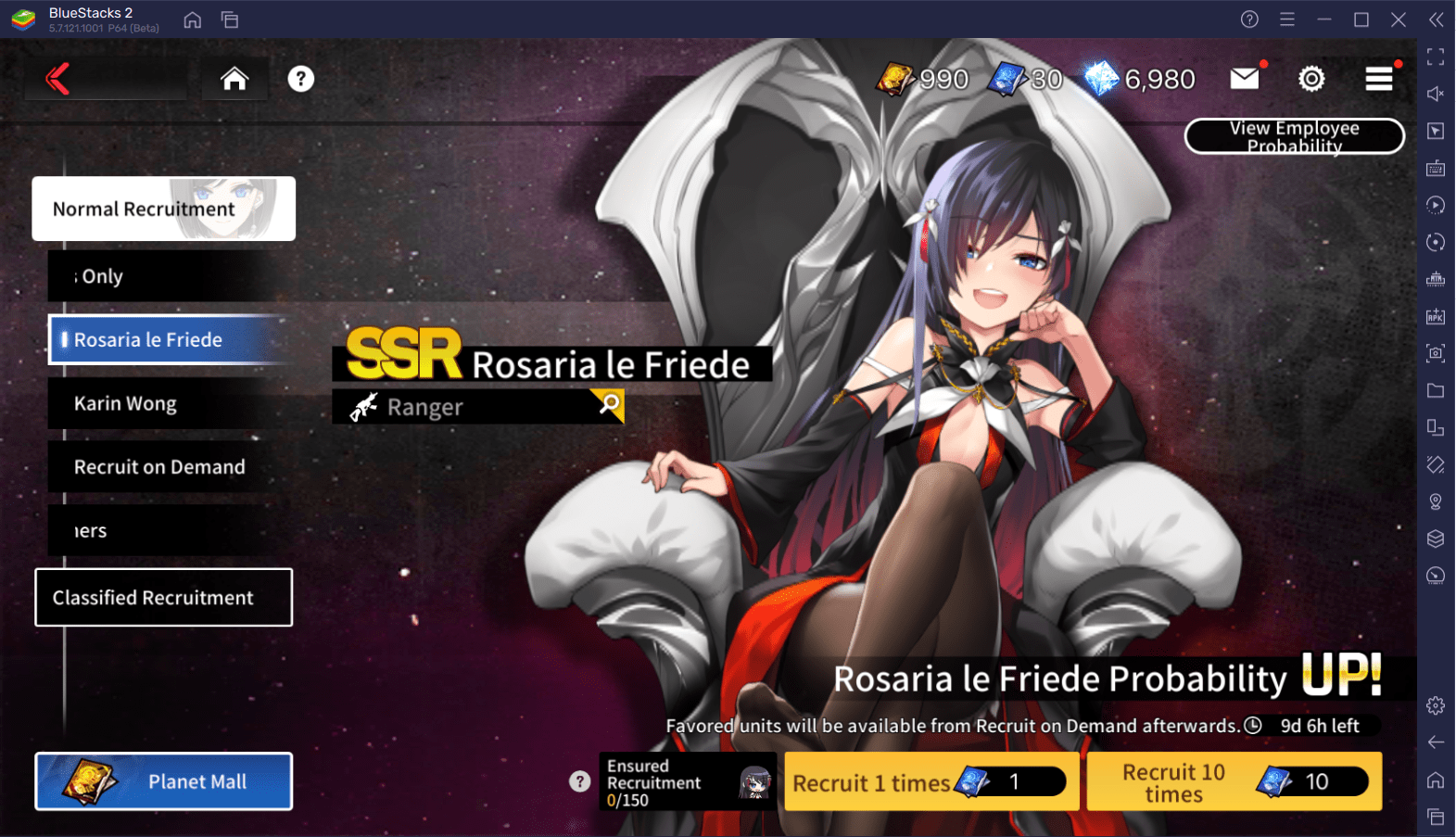Switch to the Normal Recruitment tab
1456x837 pixels.
point(163,209)
